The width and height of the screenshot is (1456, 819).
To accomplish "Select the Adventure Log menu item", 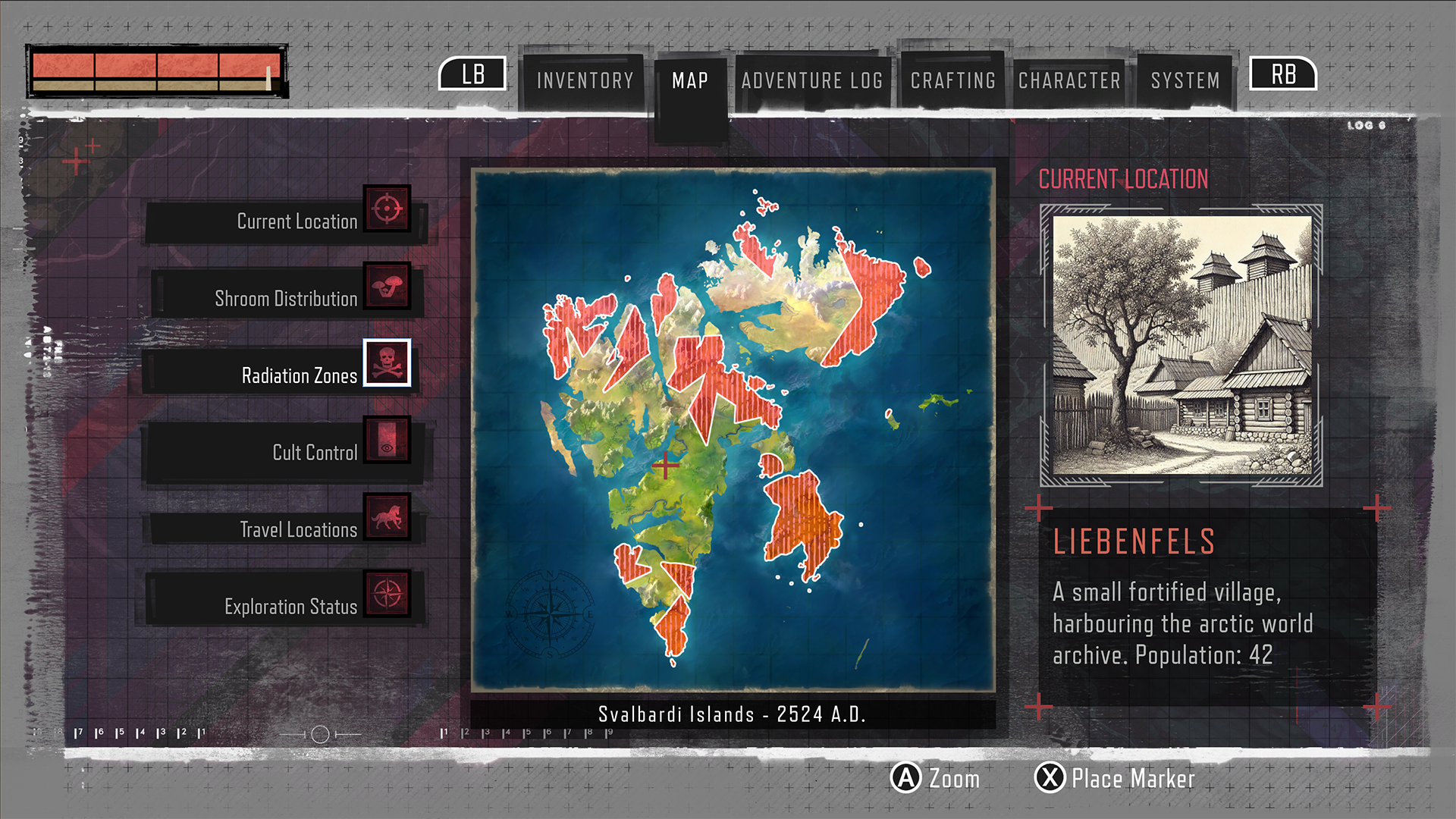I will point(813,80).
